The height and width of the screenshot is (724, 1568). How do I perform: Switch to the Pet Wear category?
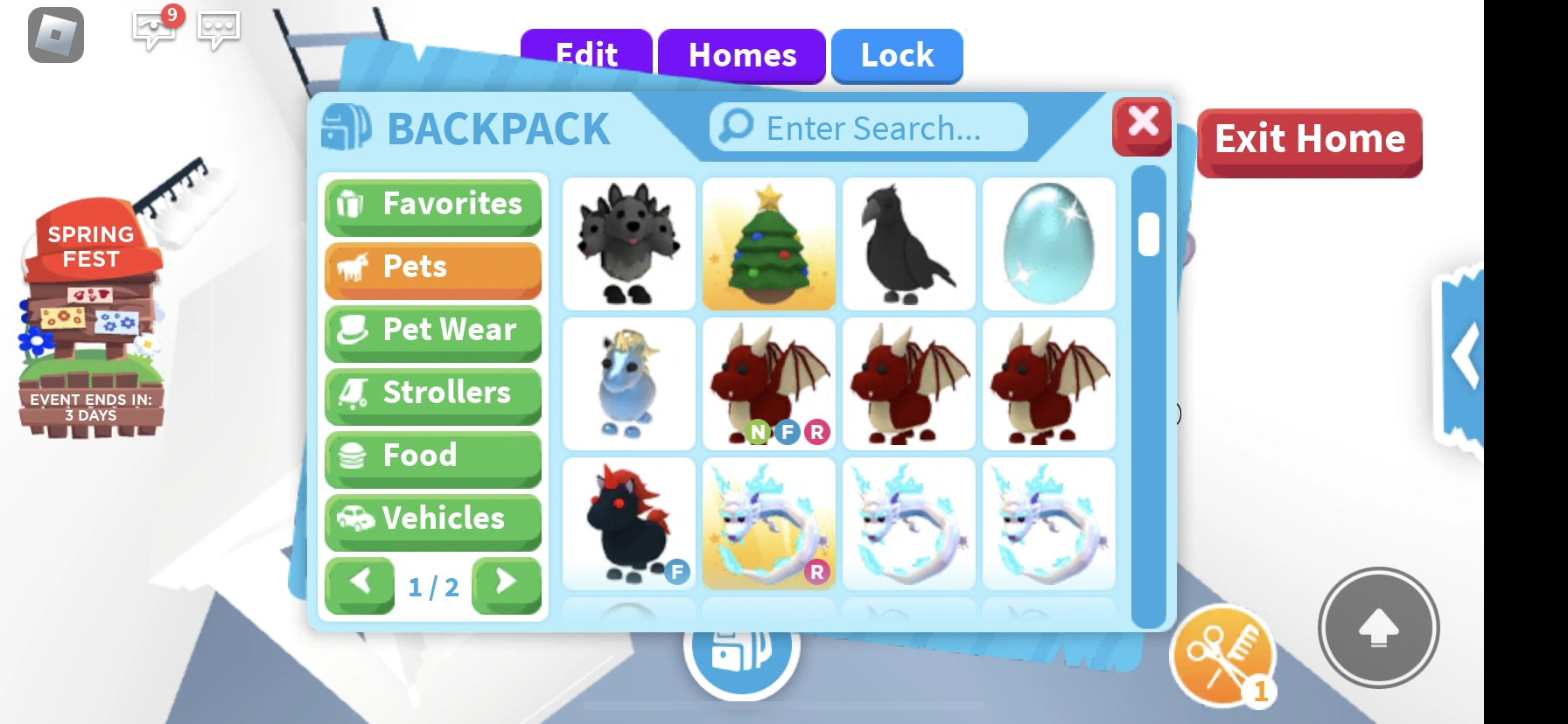[432, 331]
